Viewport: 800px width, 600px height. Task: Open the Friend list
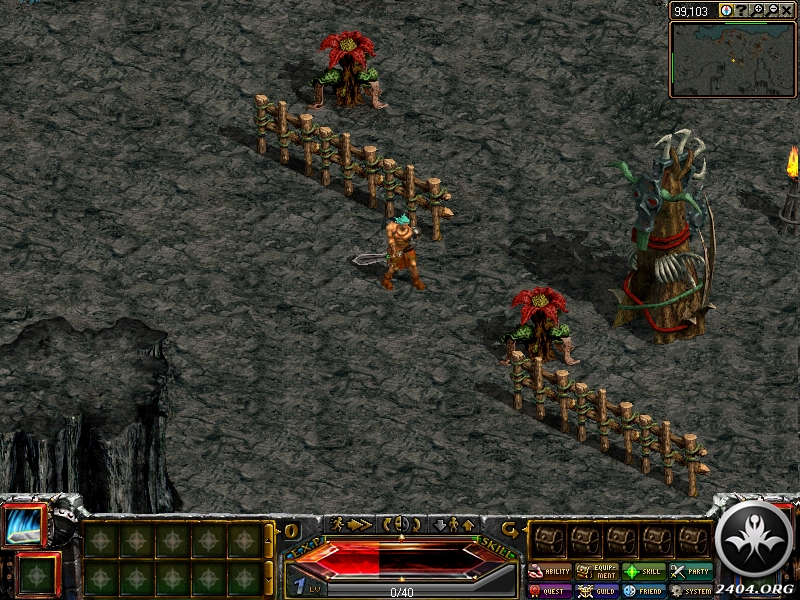coord(645,591)
